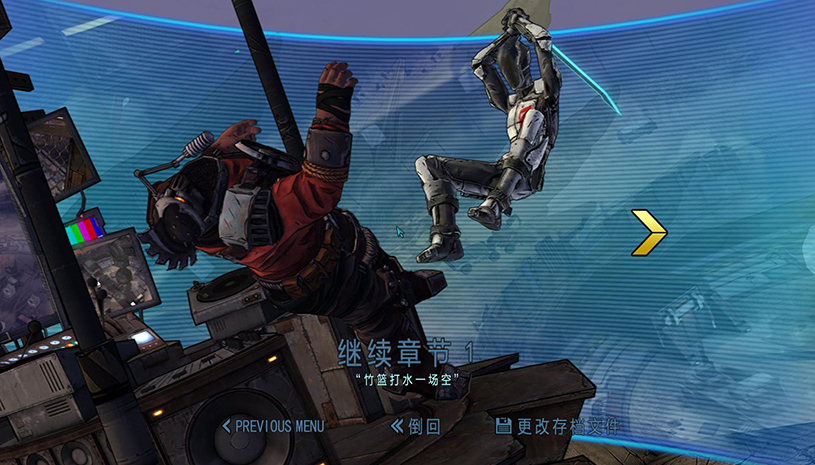The image size is (815, 465).
Task: Open 更改存档文件 save file option
Action: [x=557, y=426]
